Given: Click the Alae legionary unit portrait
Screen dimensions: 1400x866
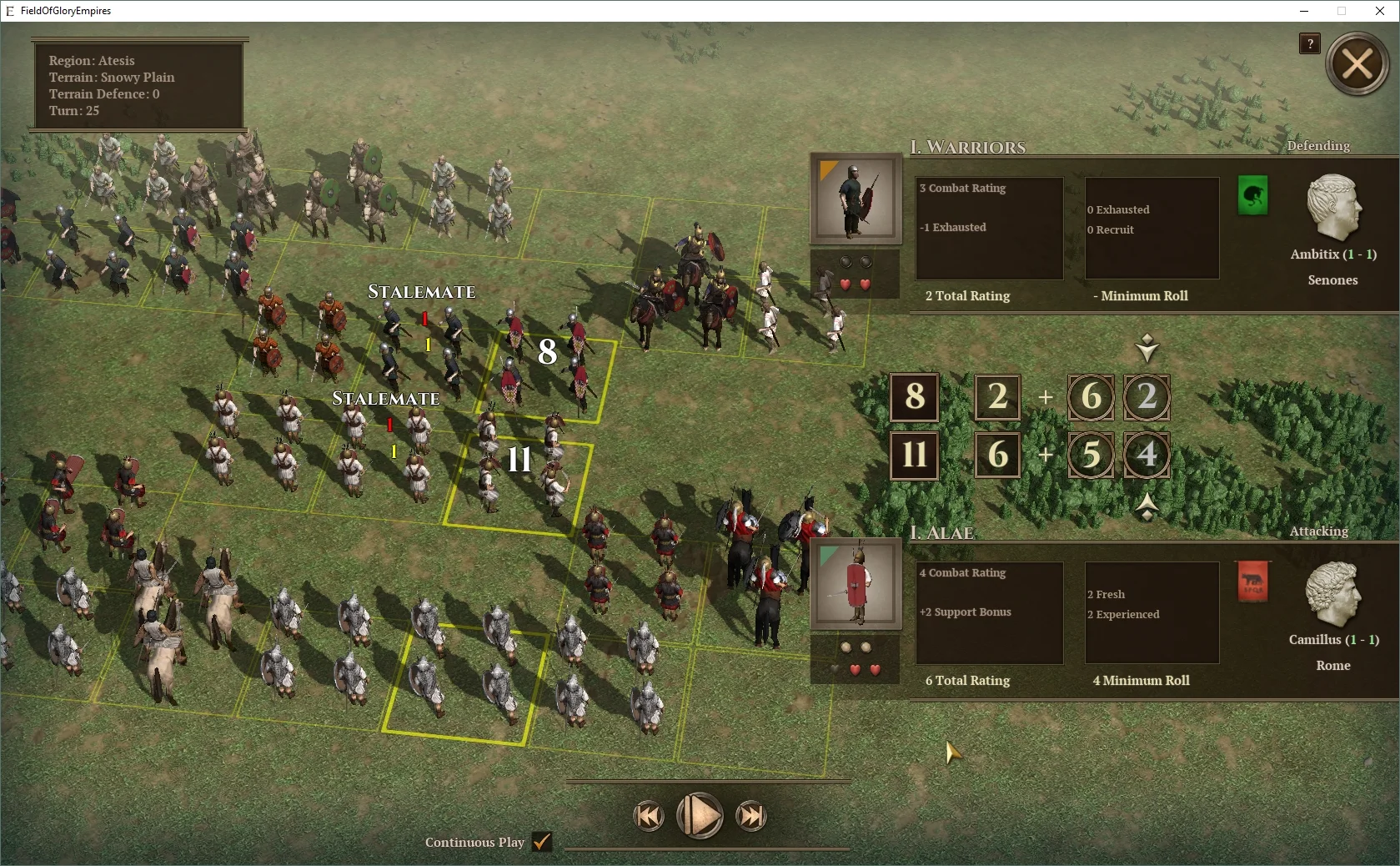Looking at the screenshot, I should (x=855, y=584).
